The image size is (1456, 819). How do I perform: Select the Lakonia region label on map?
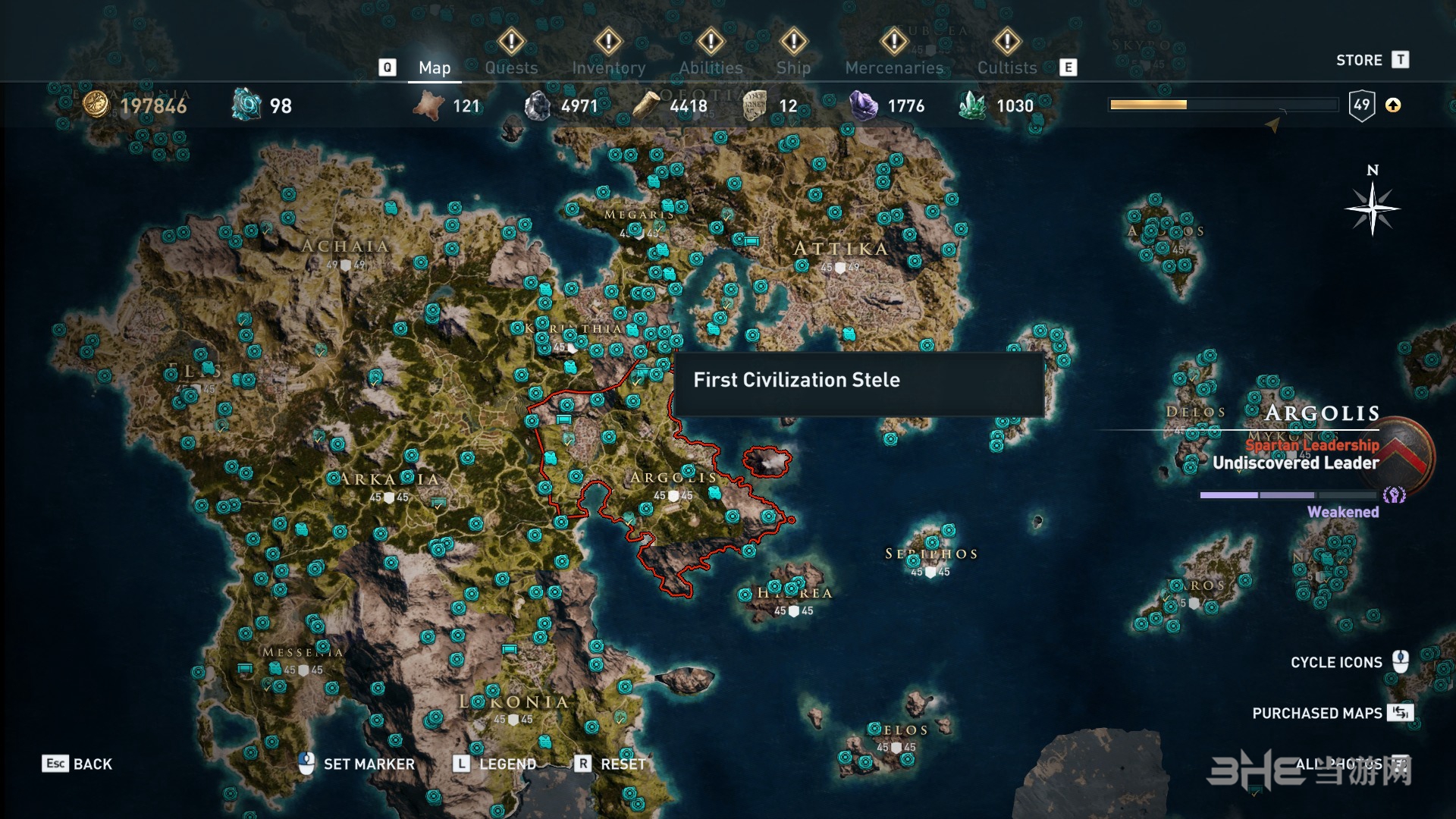tap(513, 702)
